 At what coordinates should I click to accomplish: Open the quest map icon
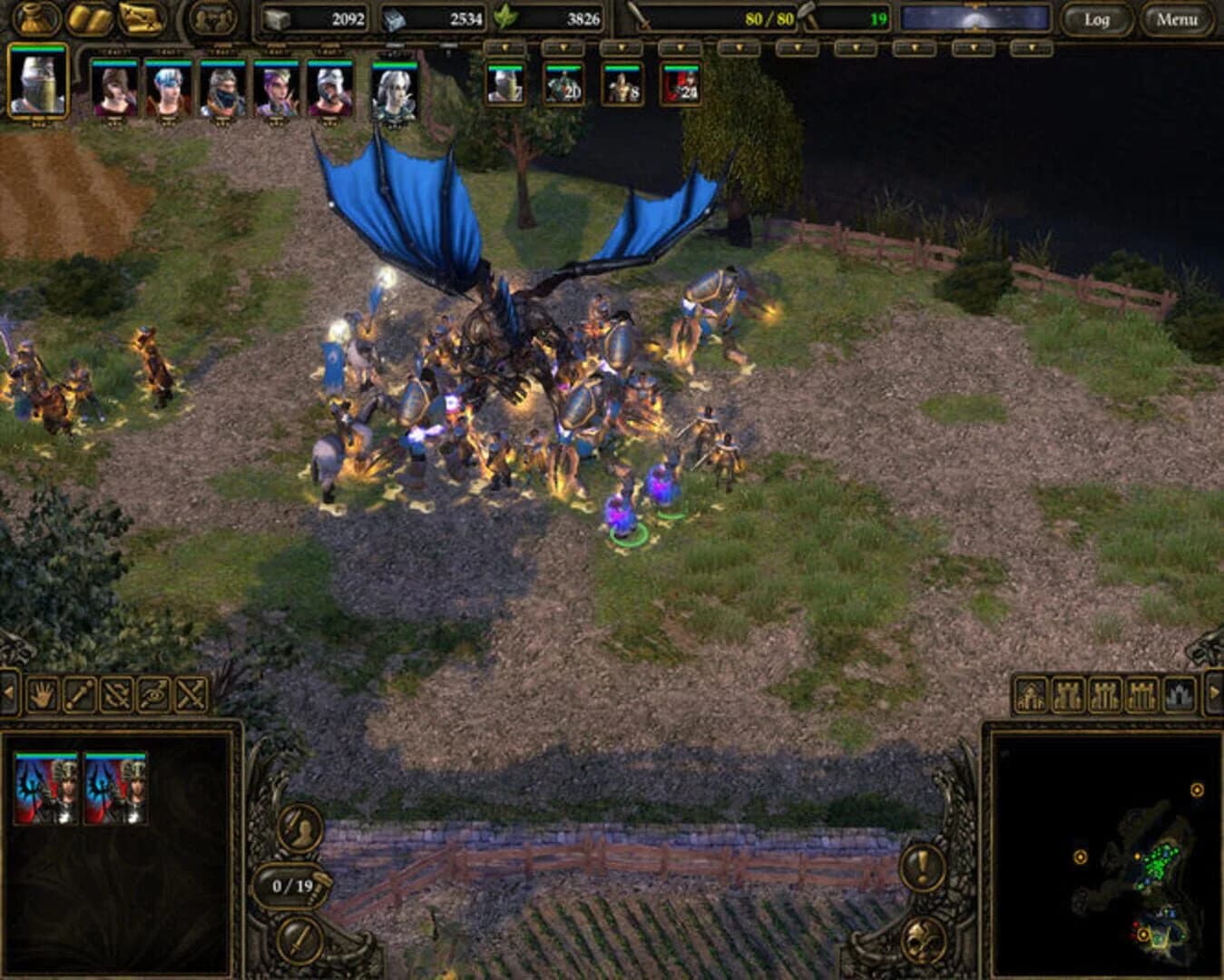[x=138, y=15]
